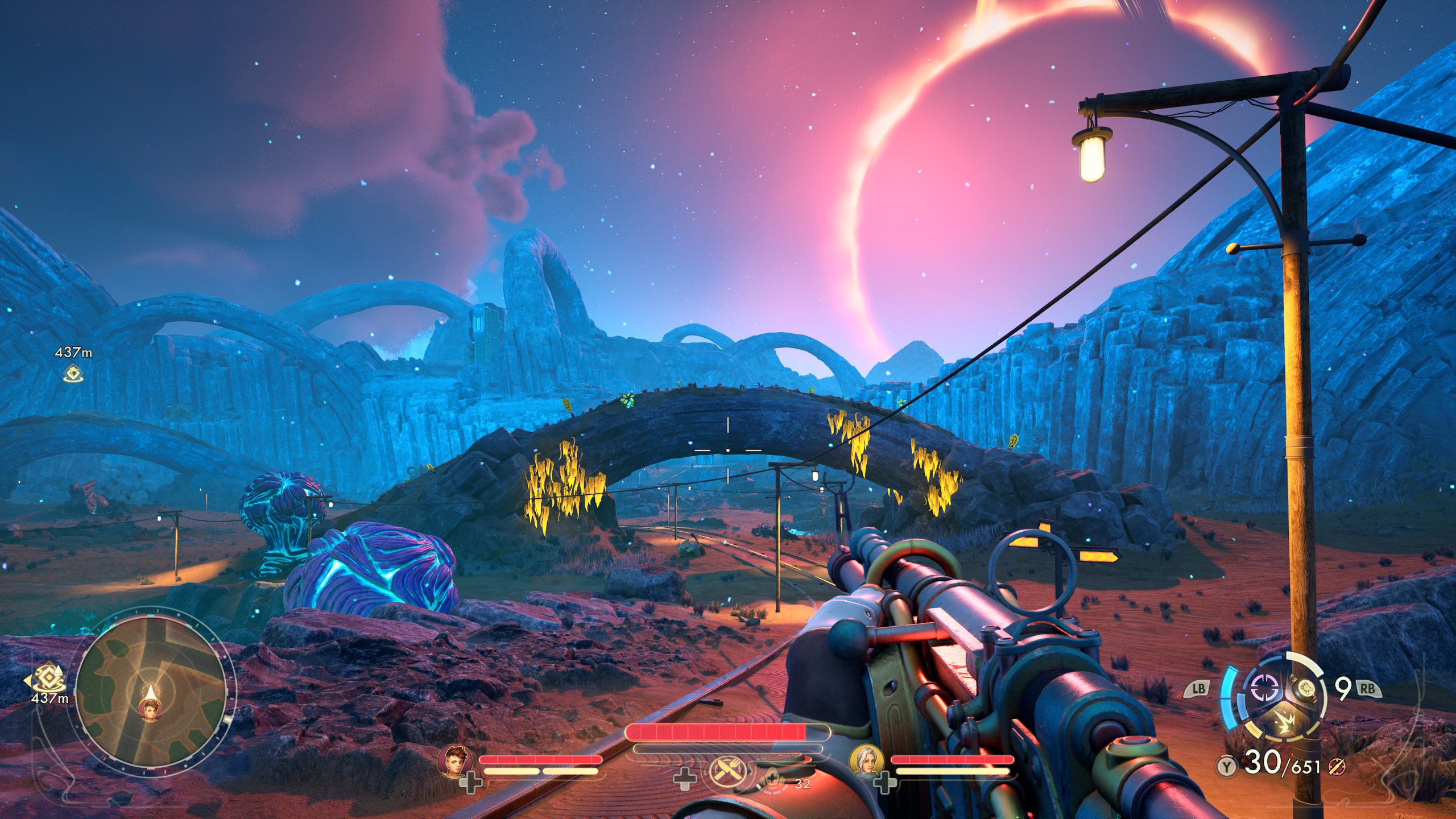
Task: Activate the purple crosshair gadget slot
Action: pyautogui.click(x=1264, y=688)
